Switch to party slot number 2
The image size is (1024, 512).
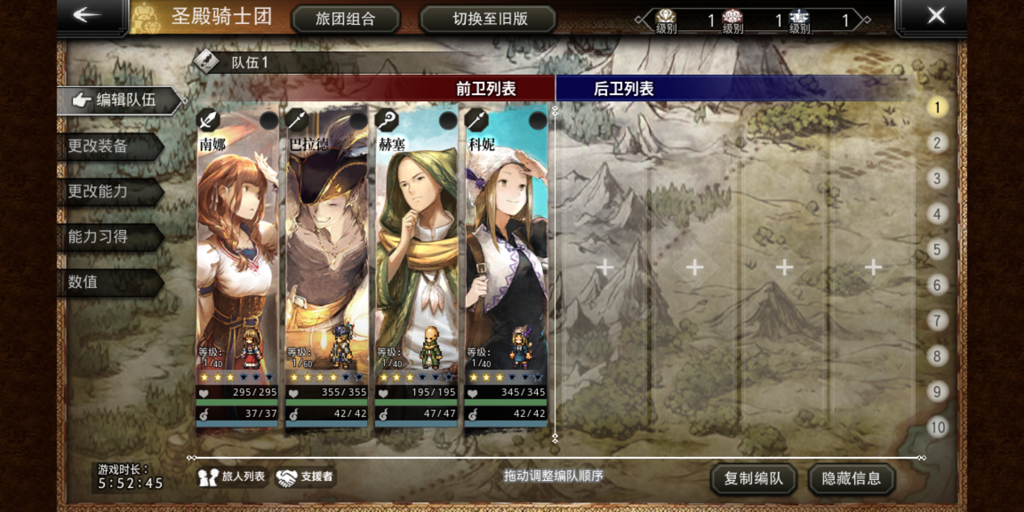tap(937, 143)
